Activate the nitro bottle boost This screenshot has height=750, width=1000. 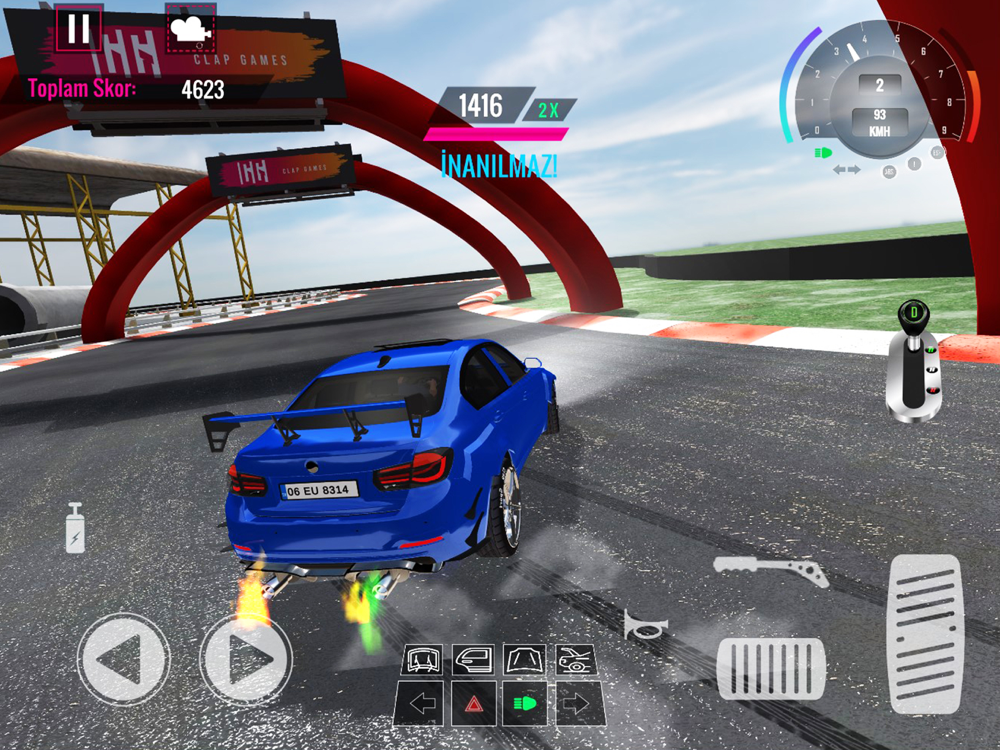(75, 528)
